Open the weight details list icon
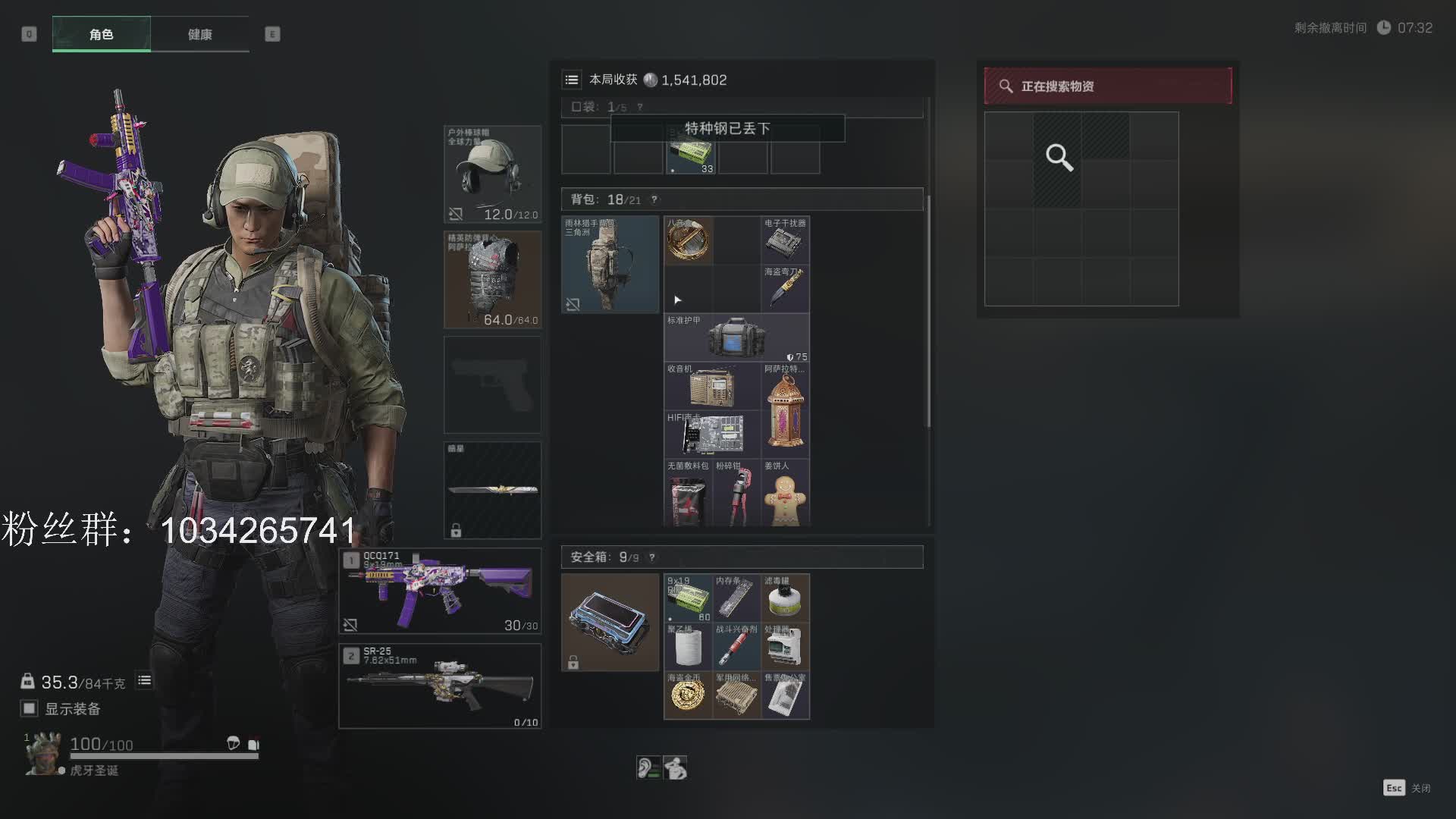1456x819 pixels. [x=144, y=680]
